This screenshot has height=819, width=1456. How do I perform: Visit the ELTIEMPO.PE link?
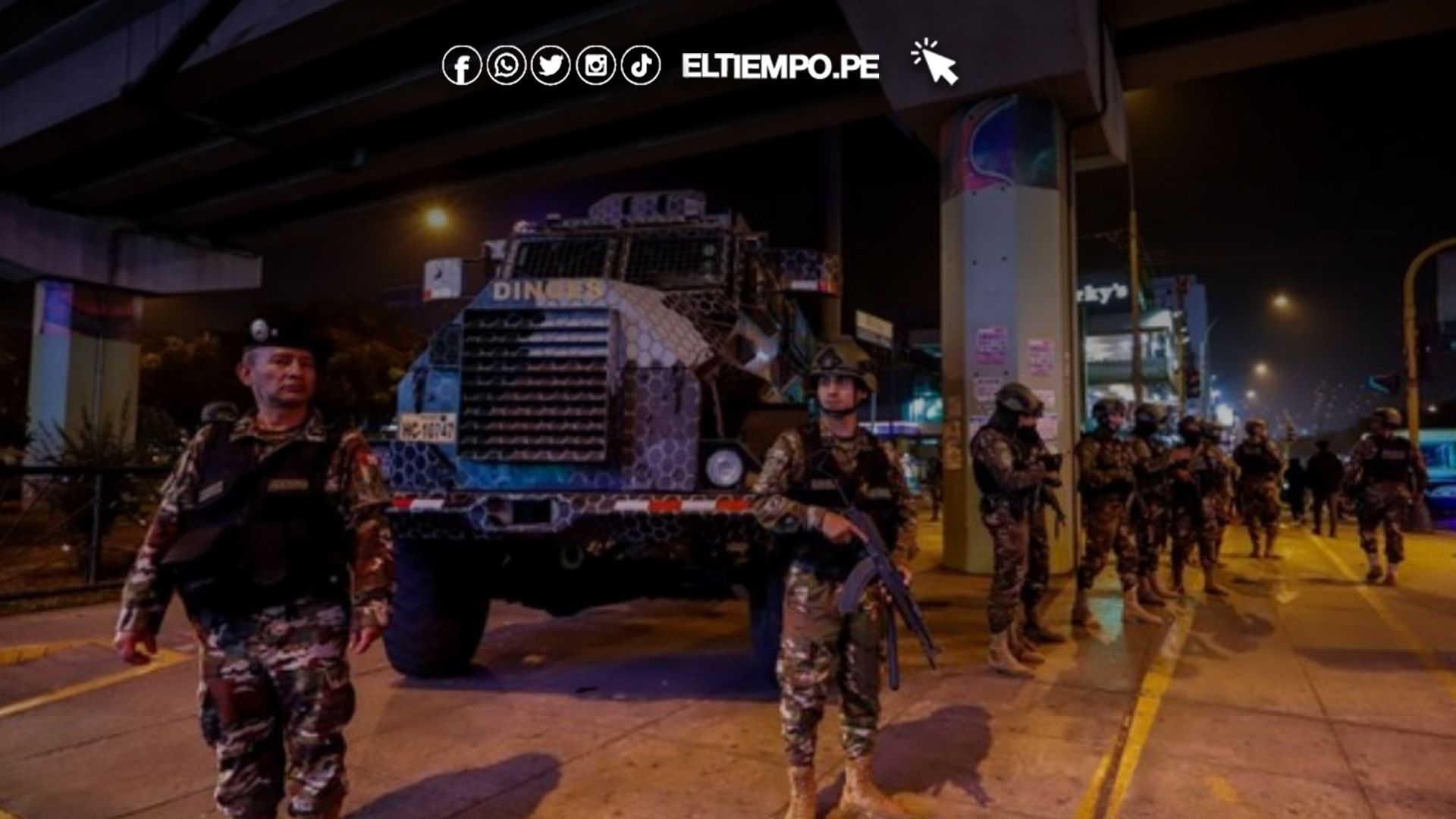(x=780, y=67)
